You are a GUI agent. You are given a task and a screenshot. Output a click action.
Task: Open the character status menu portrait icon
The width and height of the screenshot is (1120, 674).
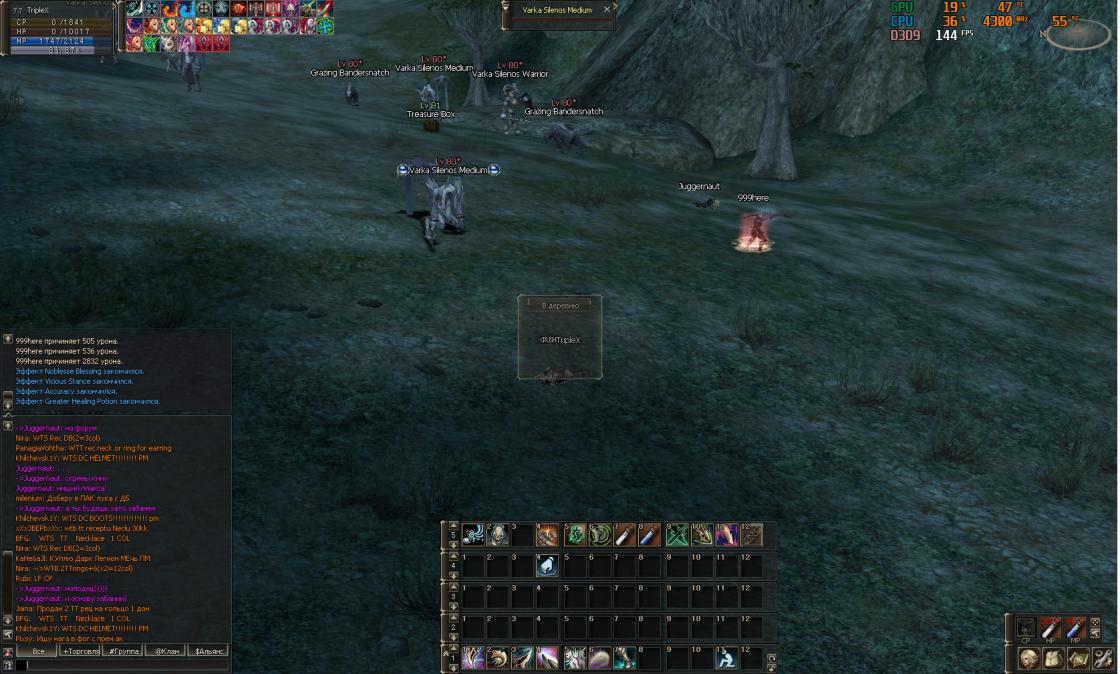tap(1028, 658)
